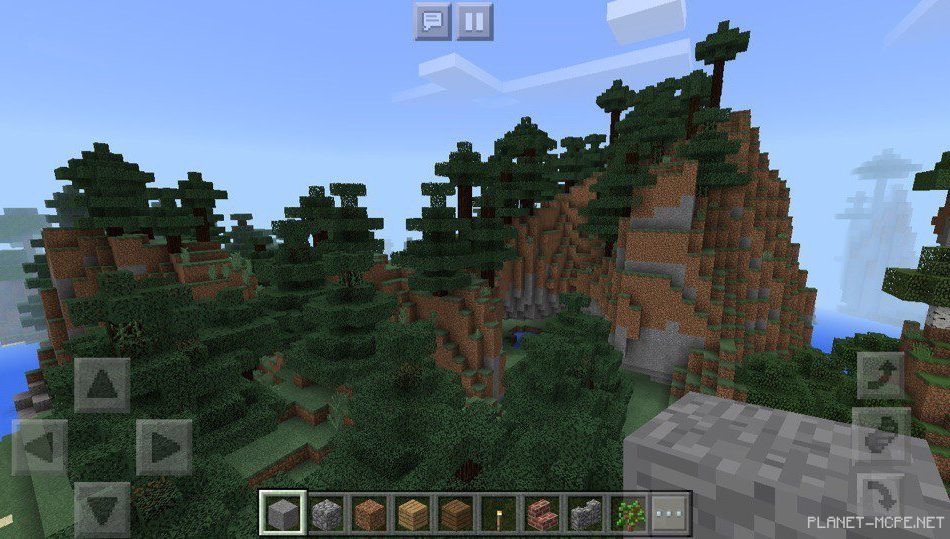This screenshot has width=950, height=539.
Task: Open the inventory with three-dots button
Action: 671,514
